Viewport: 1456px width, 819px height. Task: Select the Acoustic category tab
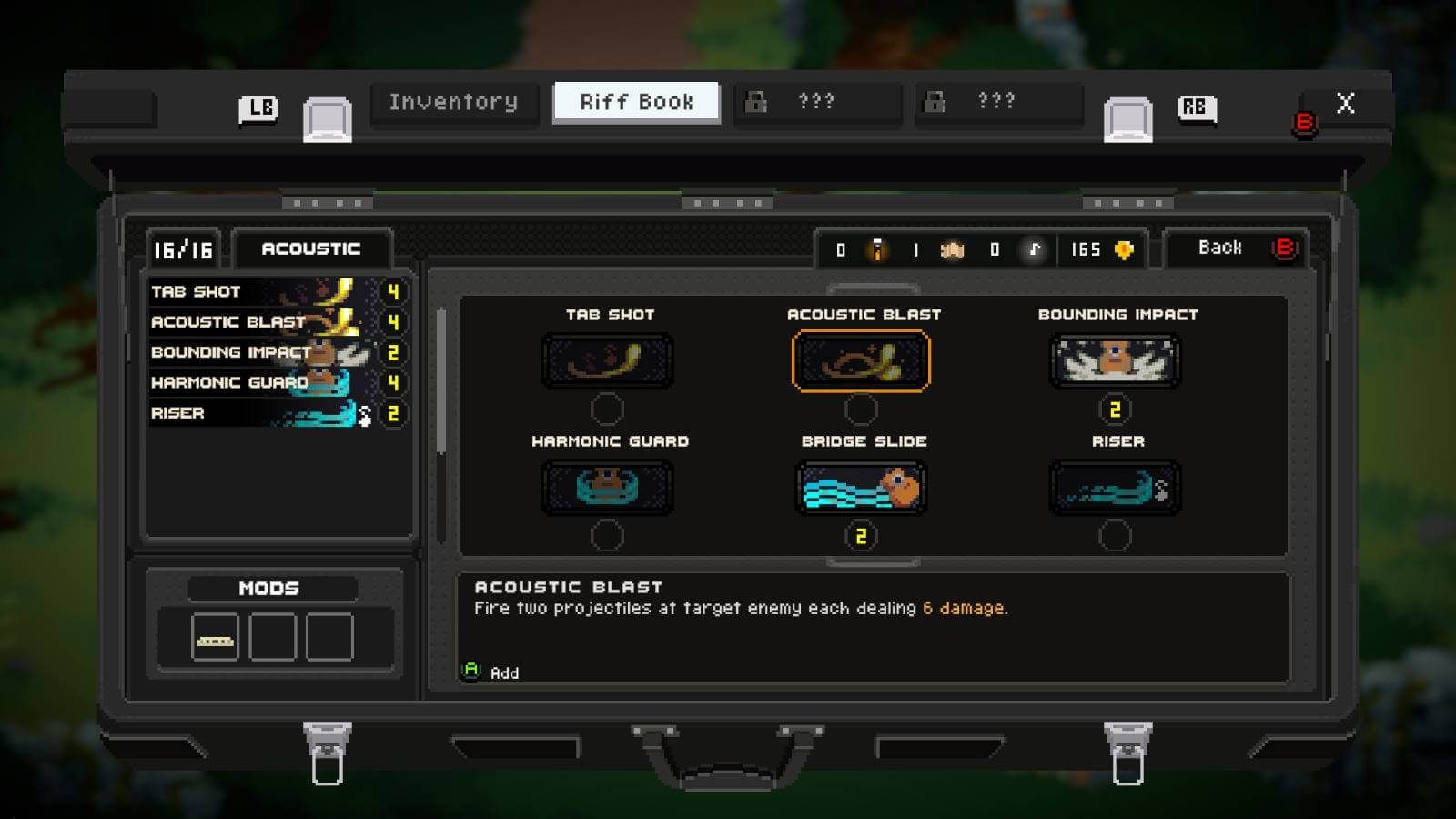tap(311, 249)
